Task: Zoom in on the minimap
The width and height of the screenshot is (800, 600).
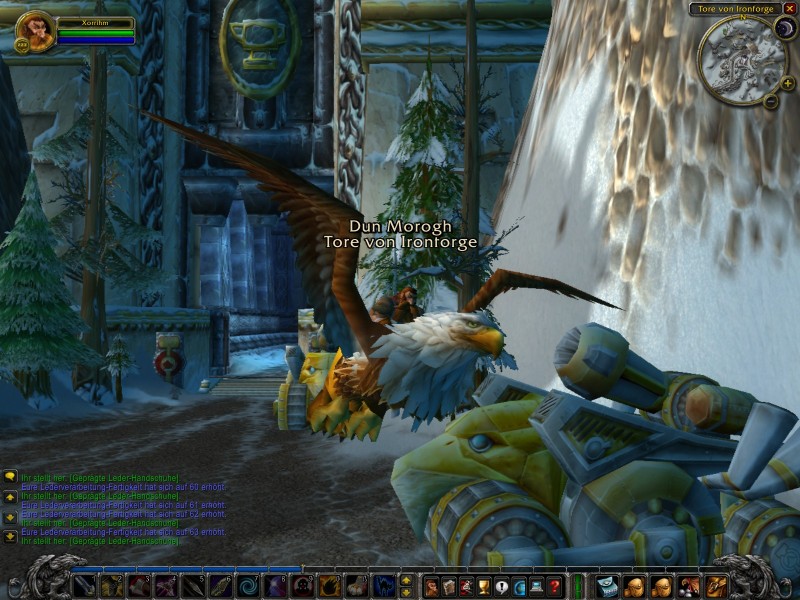Action: click(x=787, y=83)
